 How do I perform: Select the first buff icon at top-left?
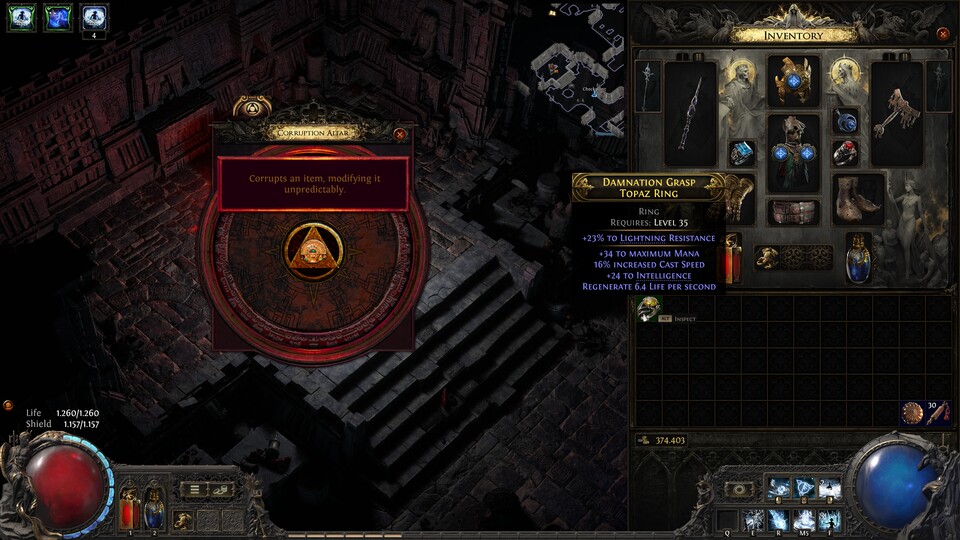(x=21, y=15)
